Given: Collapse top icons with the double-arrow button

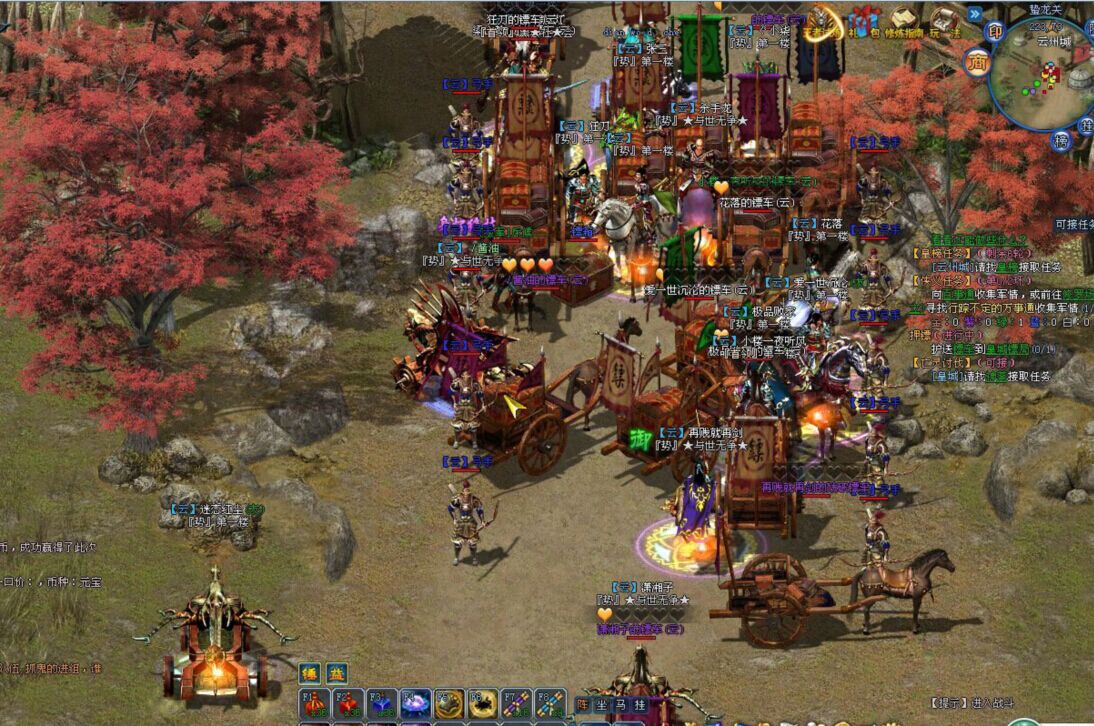Looking at the screenshot, I should tap(974, 14).
